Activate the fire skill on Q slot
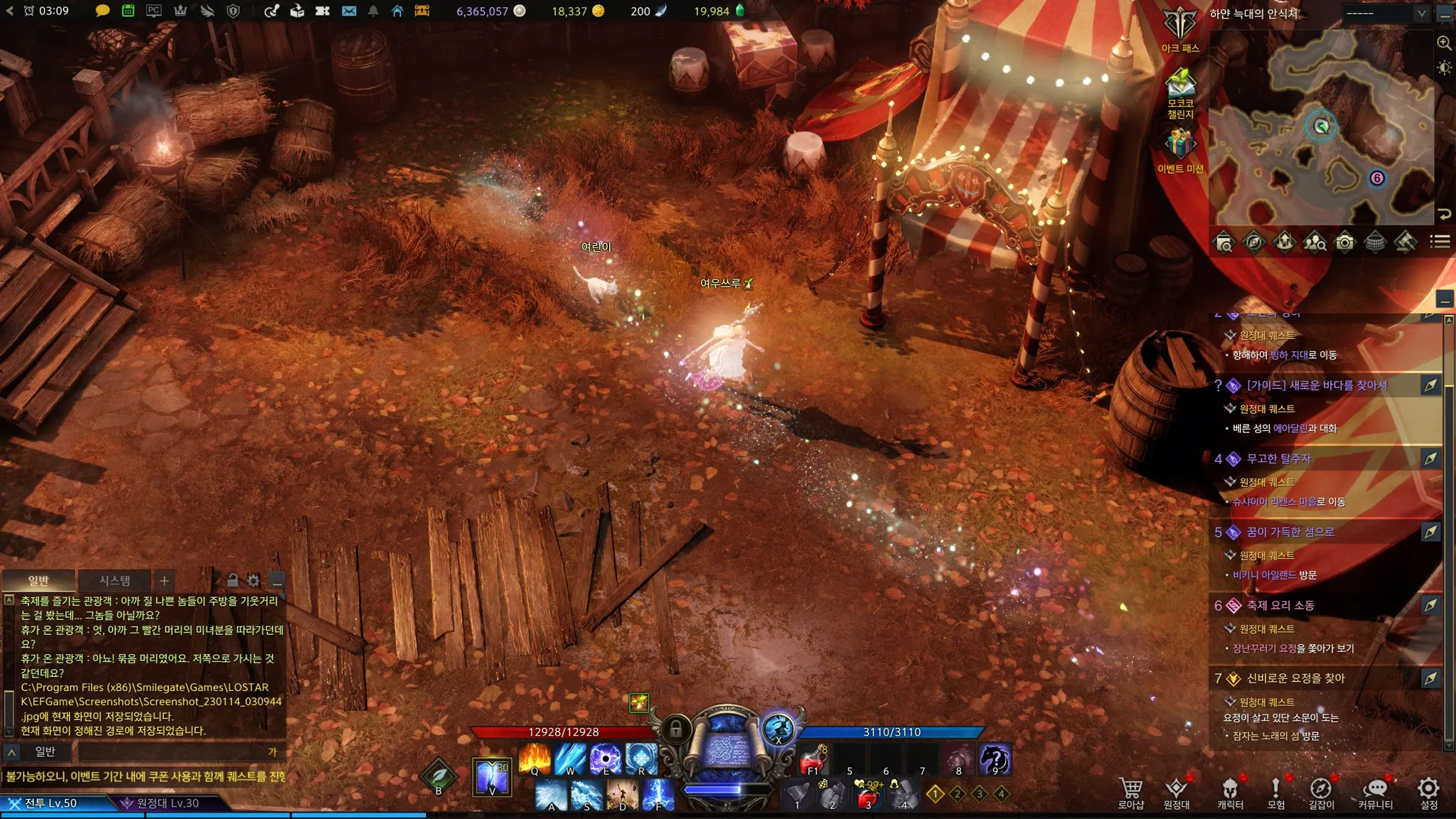 point(534,758)
